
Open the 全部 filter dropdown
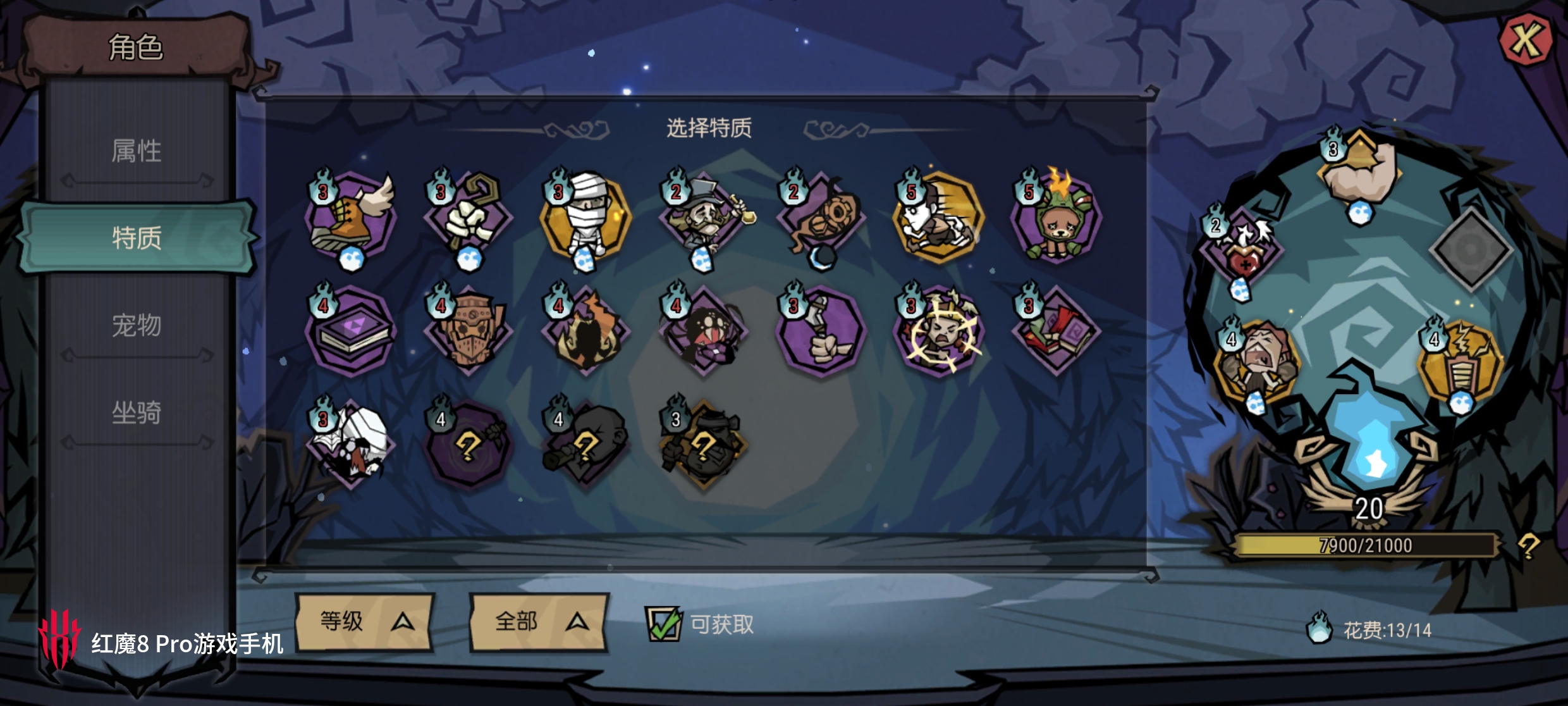coord(539,622)
